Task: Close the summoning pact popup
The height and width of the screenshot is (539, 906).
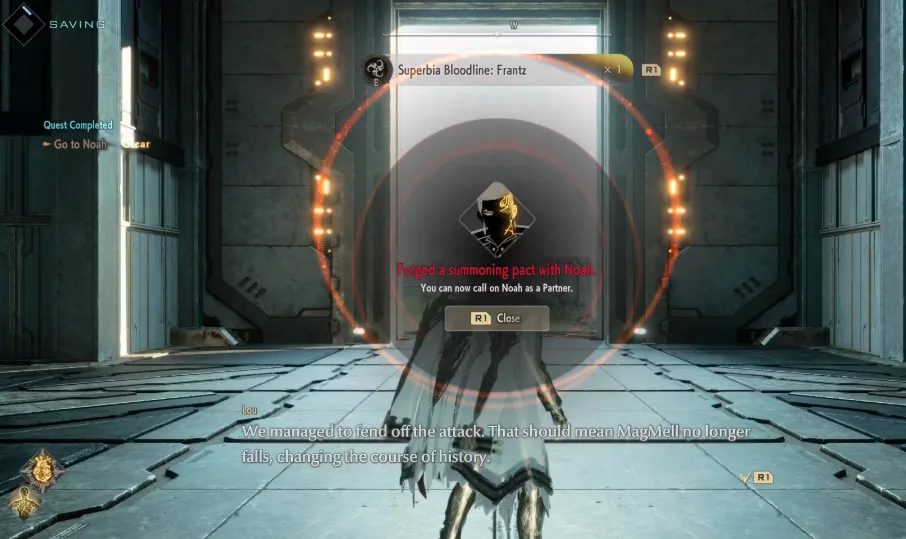Action: [x=497, y=318]
